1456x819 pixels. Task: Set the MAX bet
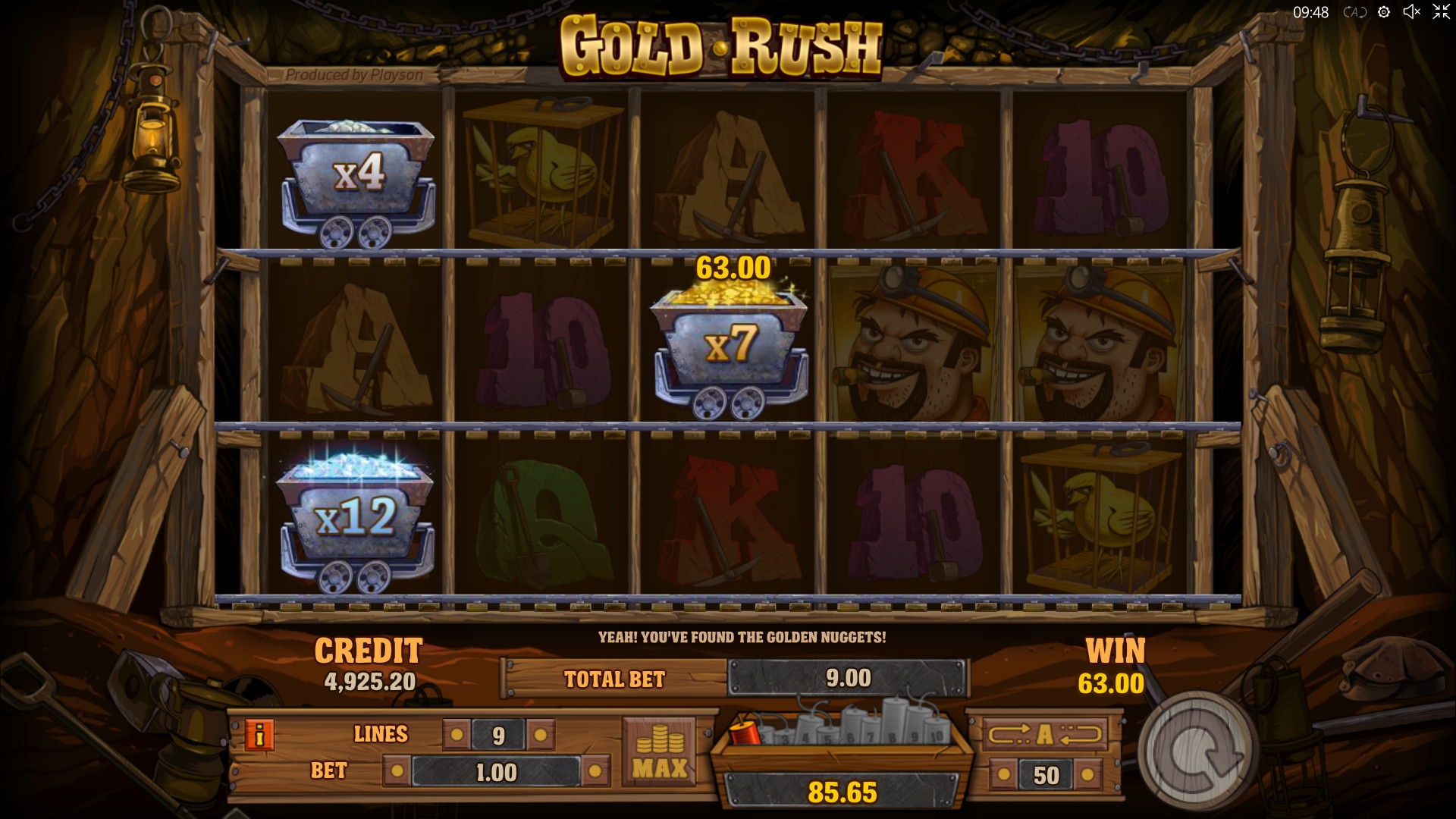[659, 750]
